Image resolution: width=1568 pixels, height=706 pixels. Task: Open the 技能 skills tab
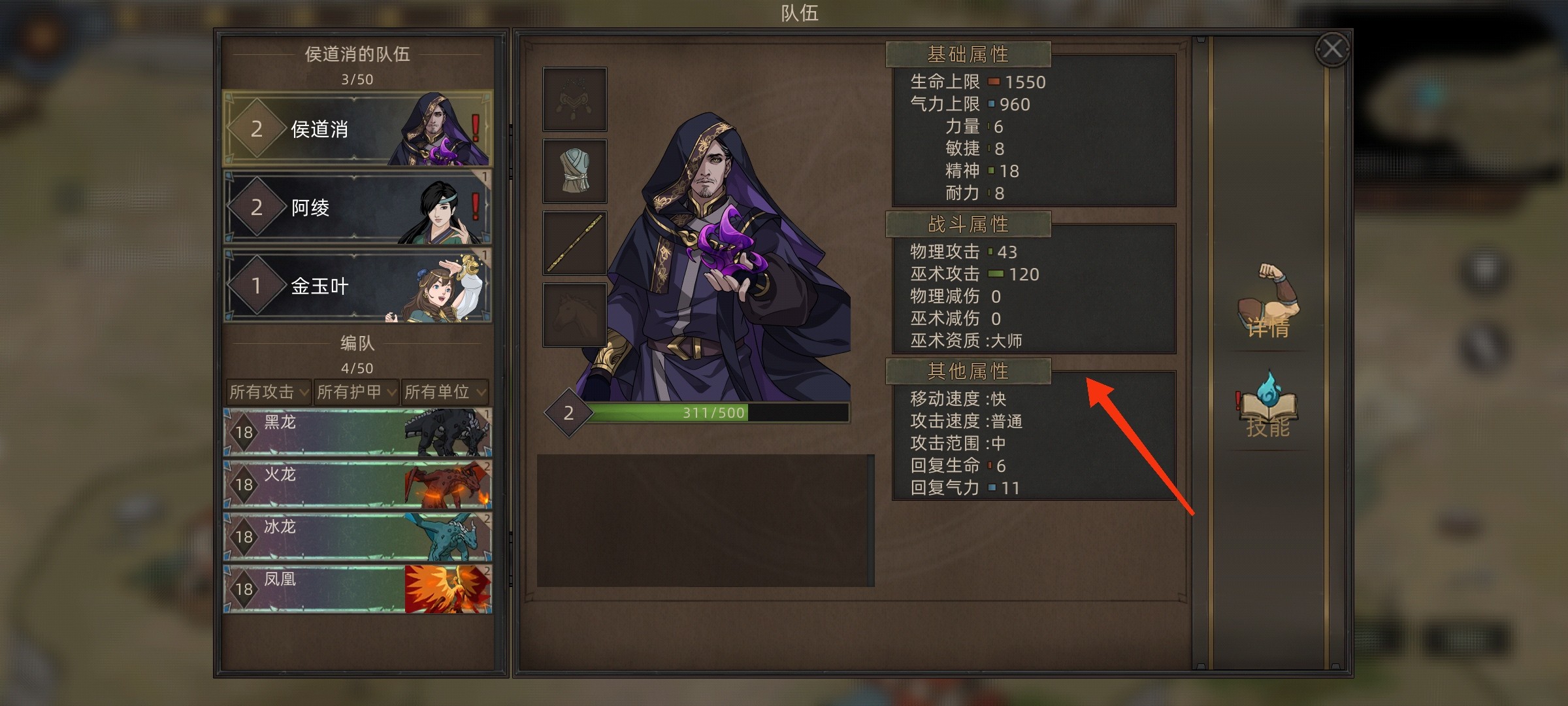(1267, 407)
